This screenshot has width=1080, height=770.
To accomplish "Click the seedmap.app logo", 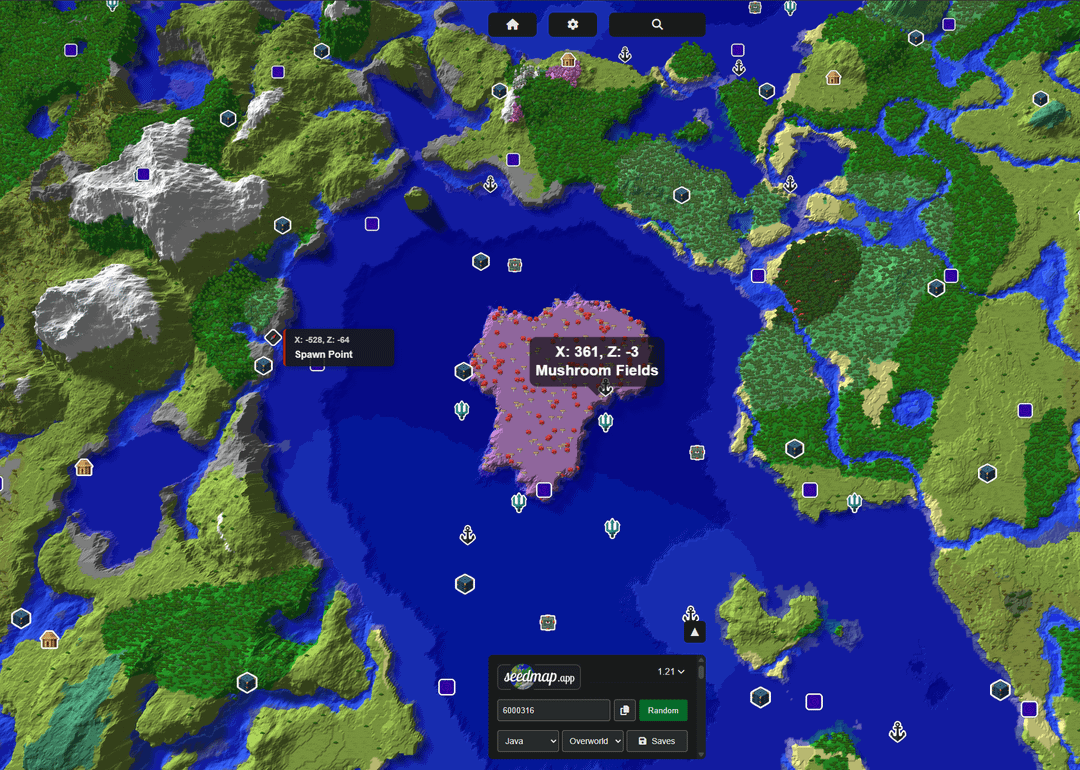I will (x=539, y=677).
